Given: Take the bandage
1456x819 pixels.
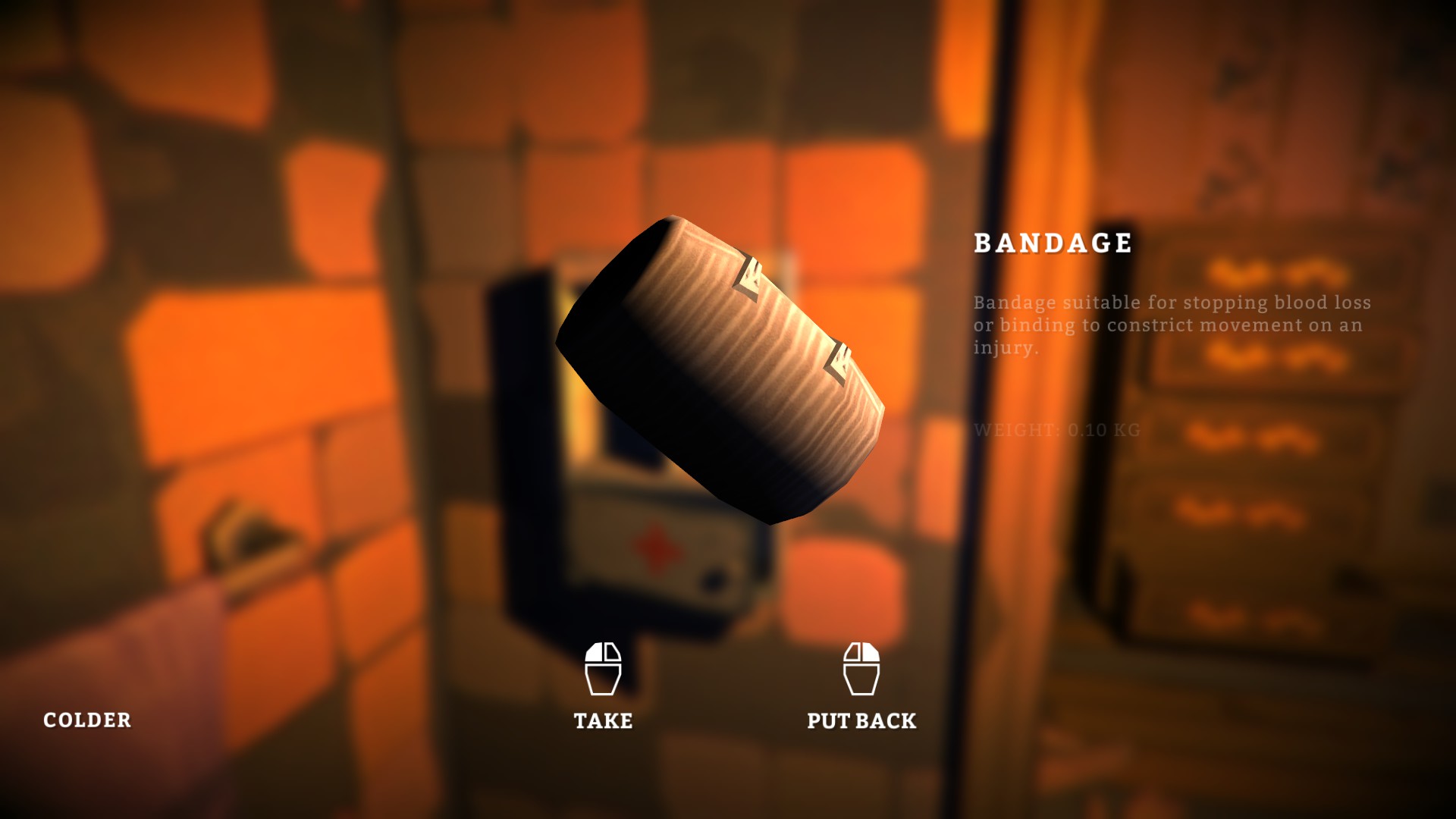Looking at the screenshot, I should pyautogui.click(x=603, y=686).
